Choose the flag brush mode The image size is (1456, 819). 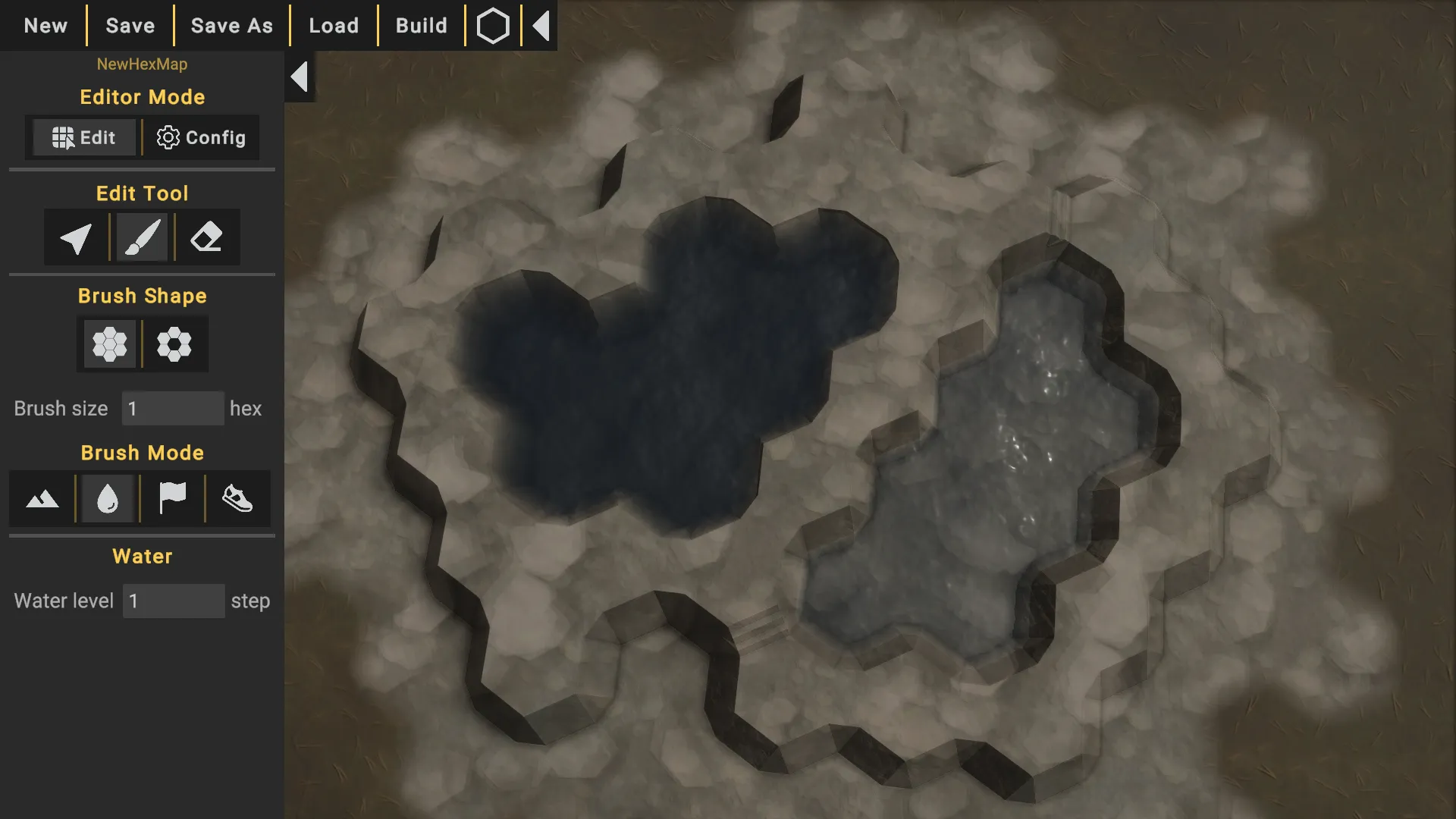click(172, 499)
